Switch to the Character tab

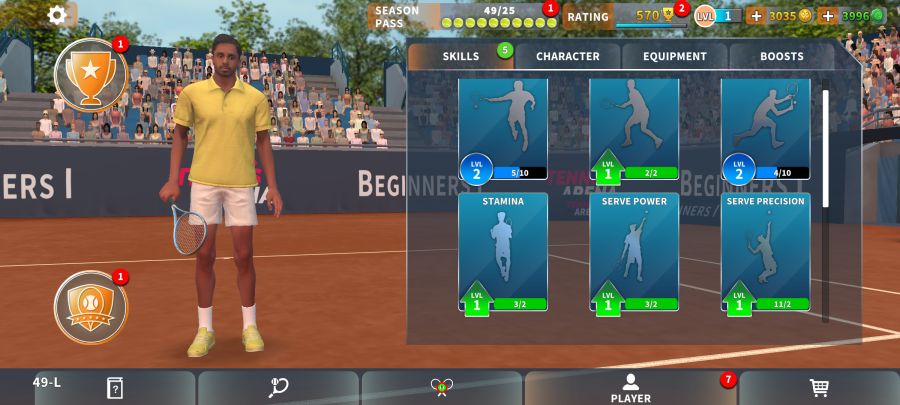coord(568,57)
